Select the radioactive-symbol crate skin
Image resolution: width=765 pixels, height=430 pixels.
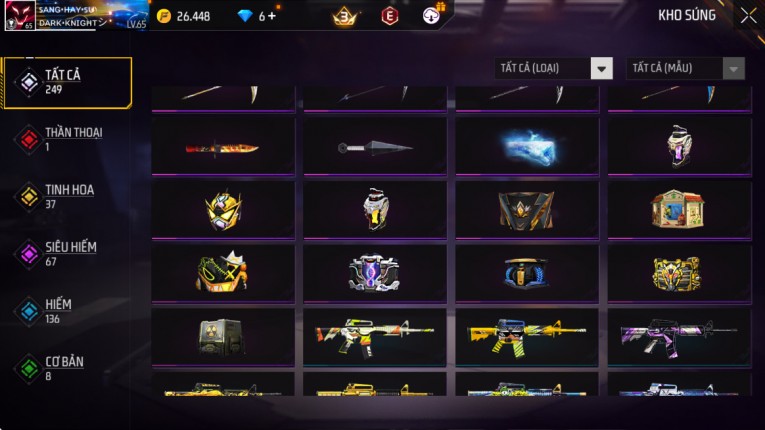(x=223, y=336)
